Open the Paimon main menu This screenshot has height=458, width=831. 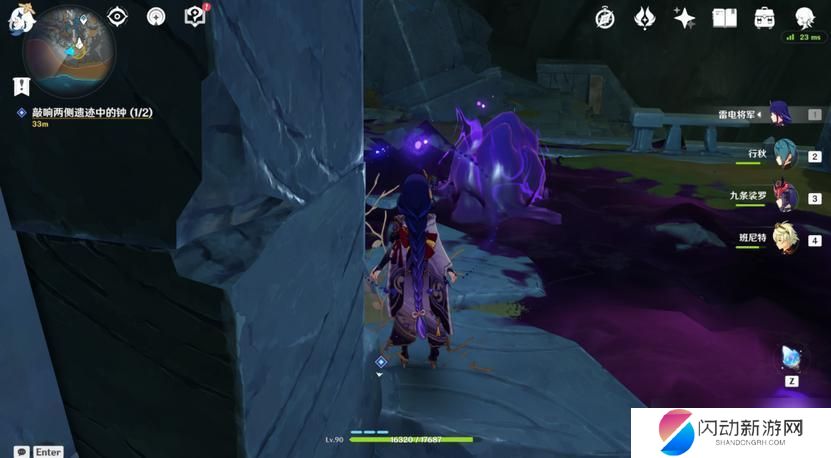[x=17, y=18]
